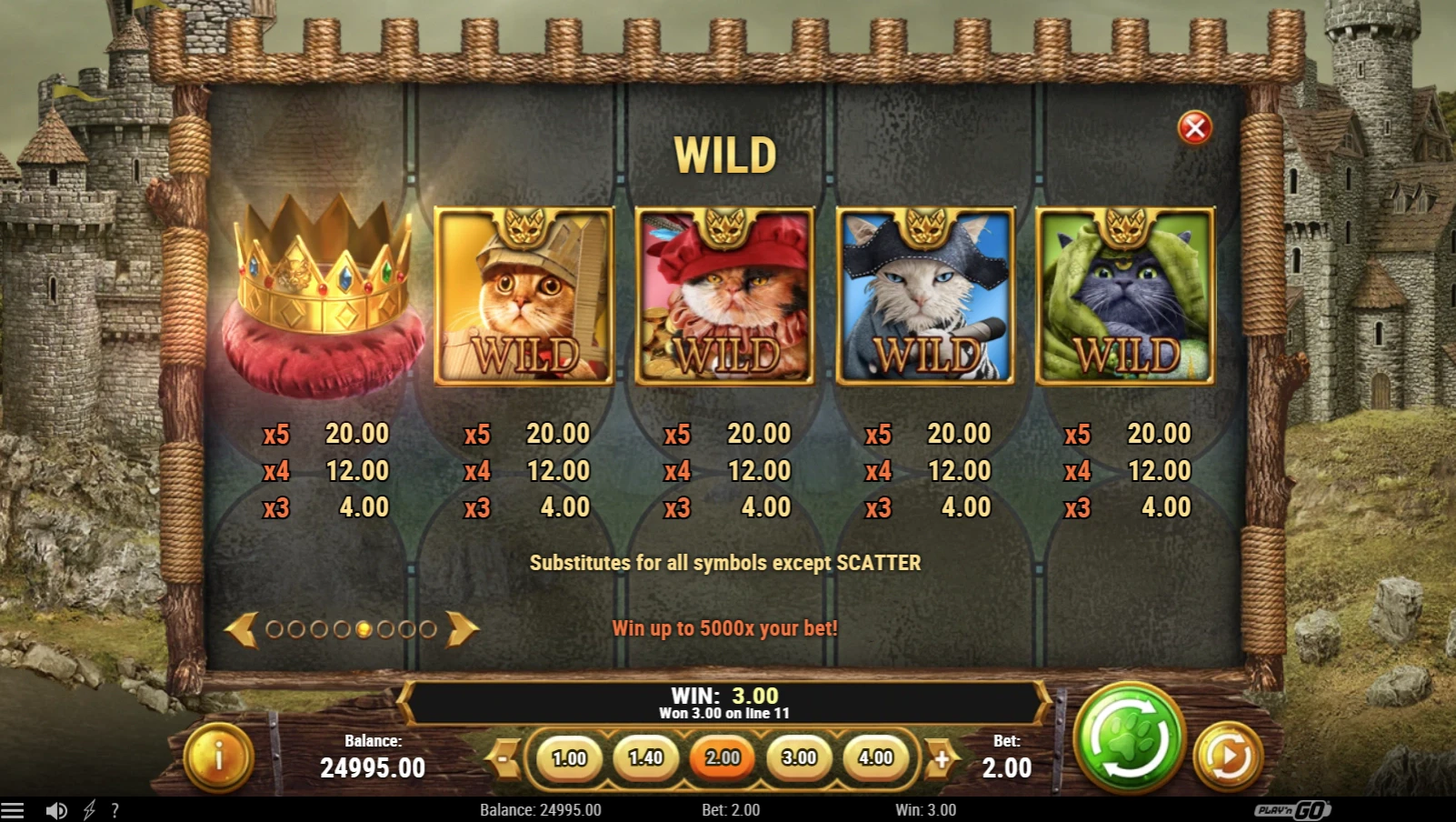Screen dimensions: 1456x822
Task: Decrease the bet with the minus arrow
Action: 503,758
